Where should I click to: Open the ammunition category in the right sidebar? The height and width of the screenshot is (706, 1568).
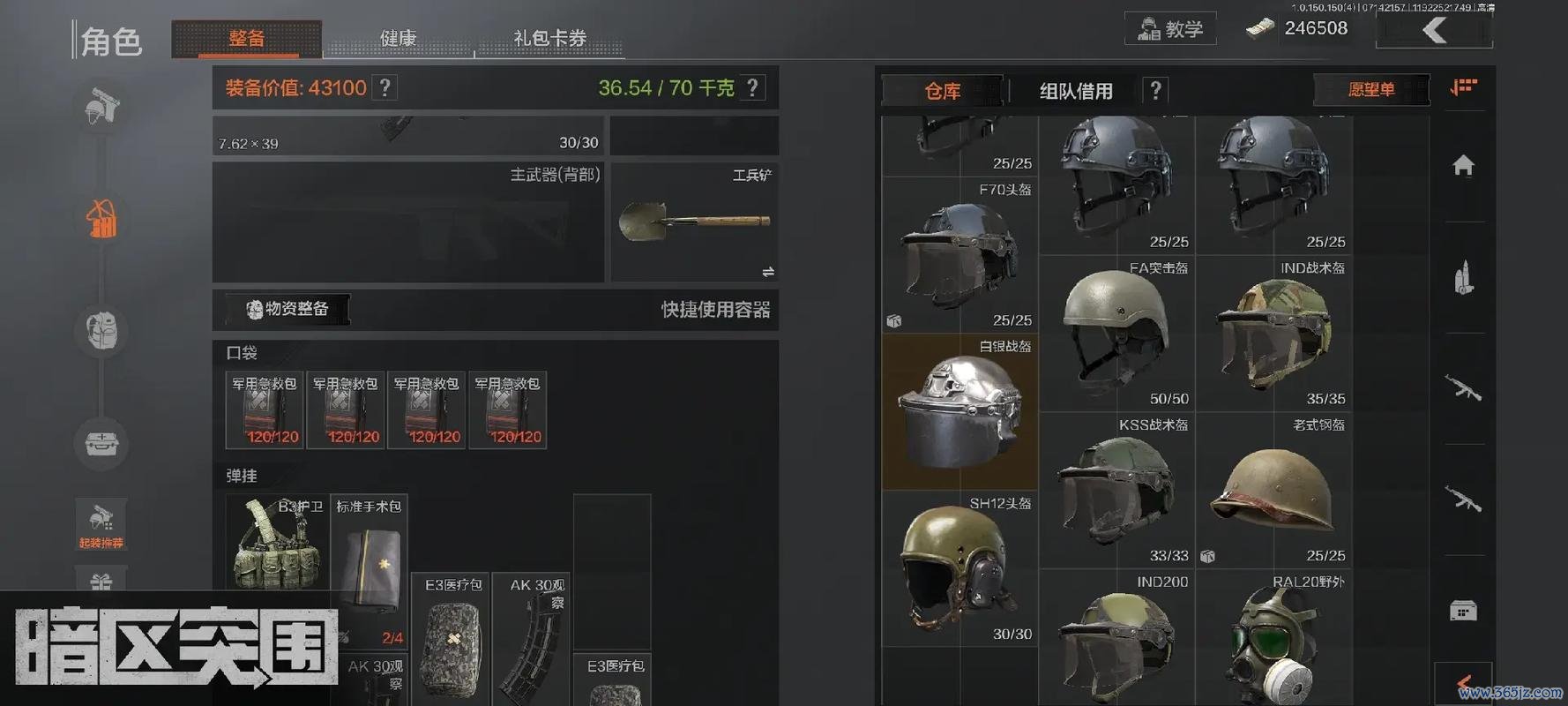1463,275
